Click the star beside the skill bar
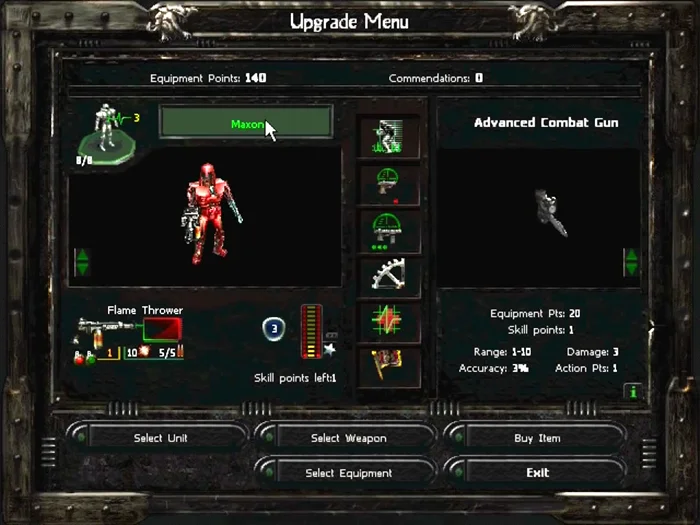Viewport: 700px width, 525px height. coord(328,351)
